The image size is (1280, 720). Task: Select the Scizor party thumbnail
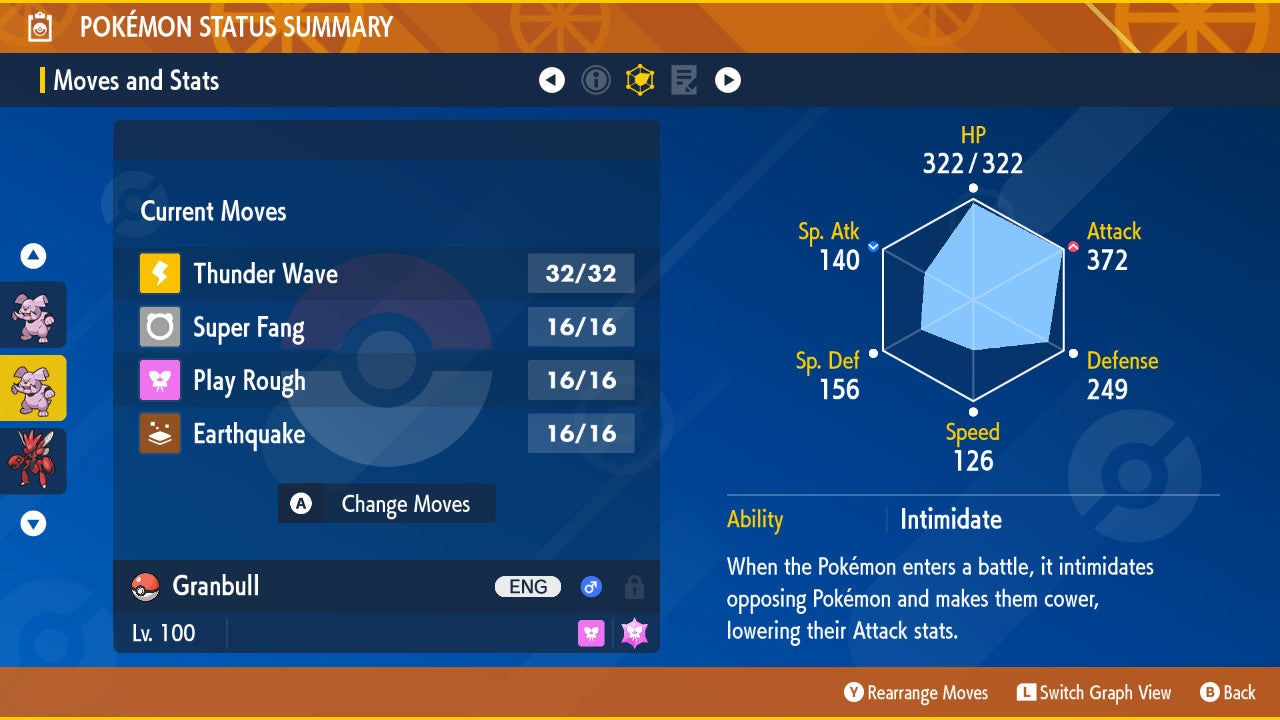pos(33,461)
